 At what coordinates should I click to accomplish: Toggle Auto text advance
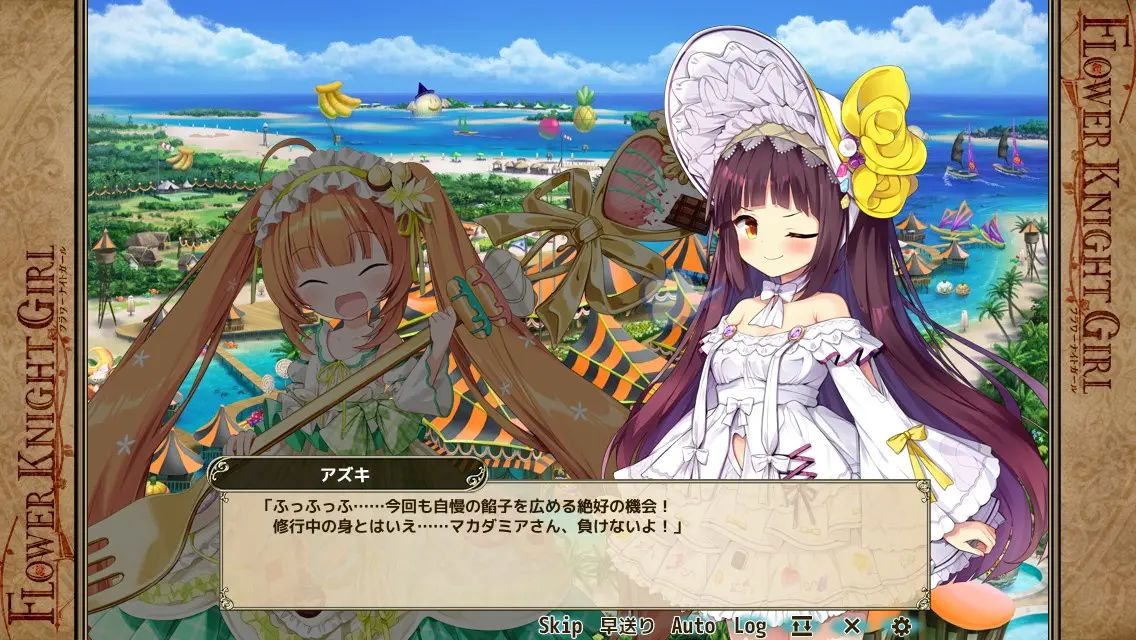693,626
